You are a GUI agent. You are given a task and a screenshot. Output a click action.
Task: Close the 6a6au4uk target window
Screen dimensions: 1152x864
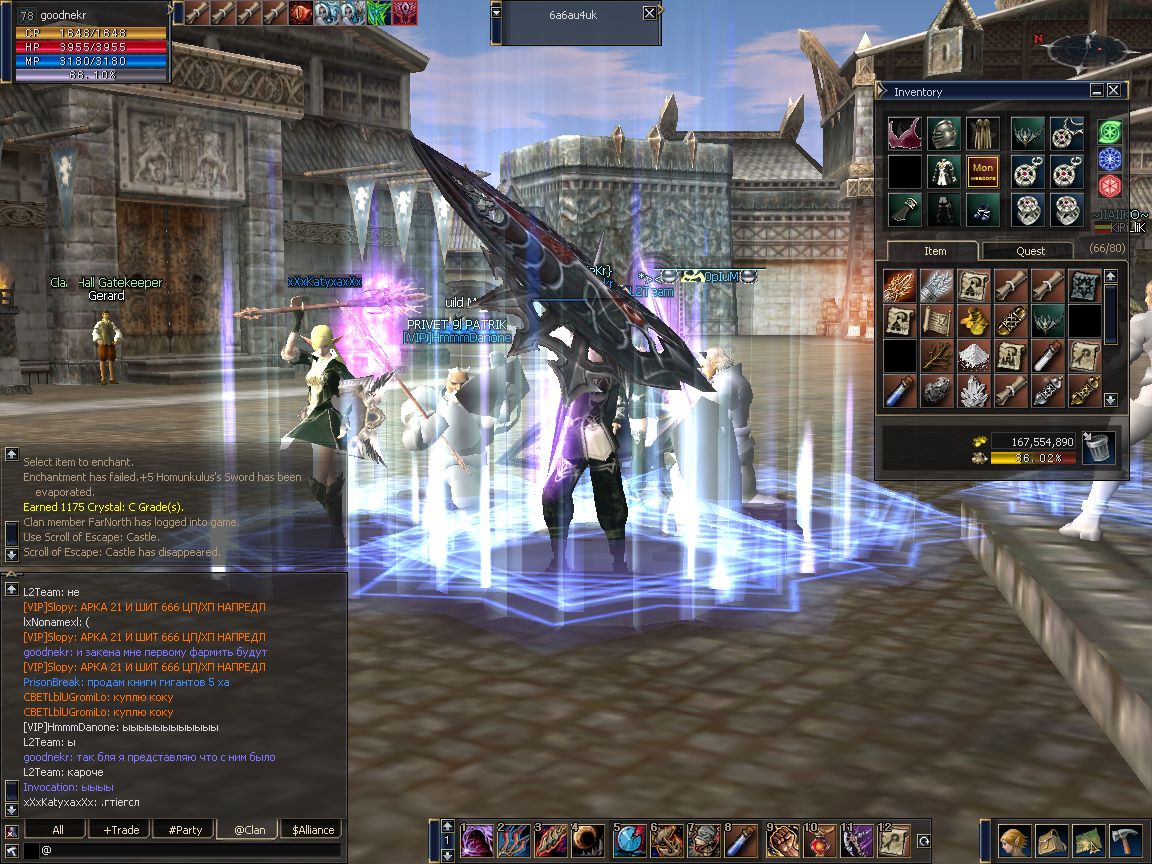tap(650, 13)
